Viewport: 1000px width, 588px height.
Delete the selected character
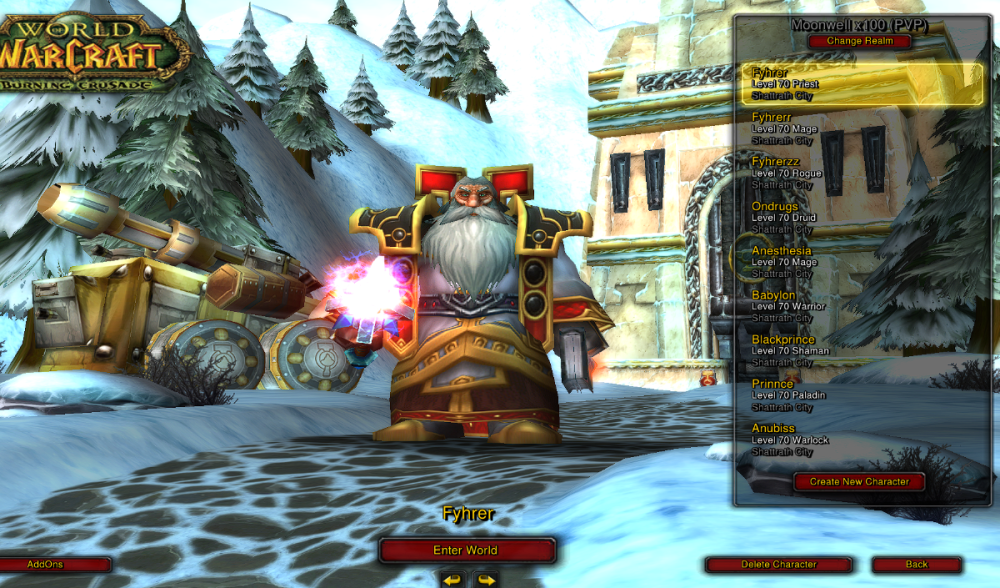[778, 565]
